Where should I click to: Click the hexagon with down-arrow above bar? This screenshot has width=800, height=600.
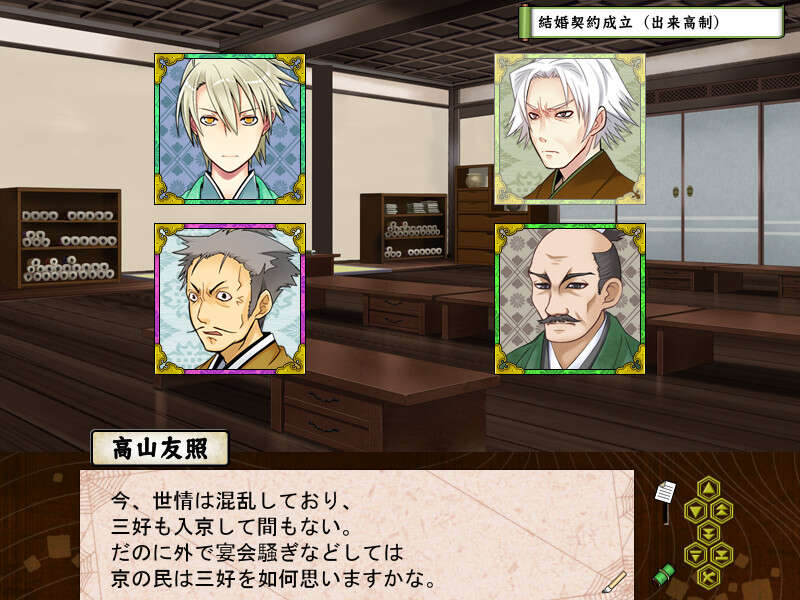click(720, 553)
